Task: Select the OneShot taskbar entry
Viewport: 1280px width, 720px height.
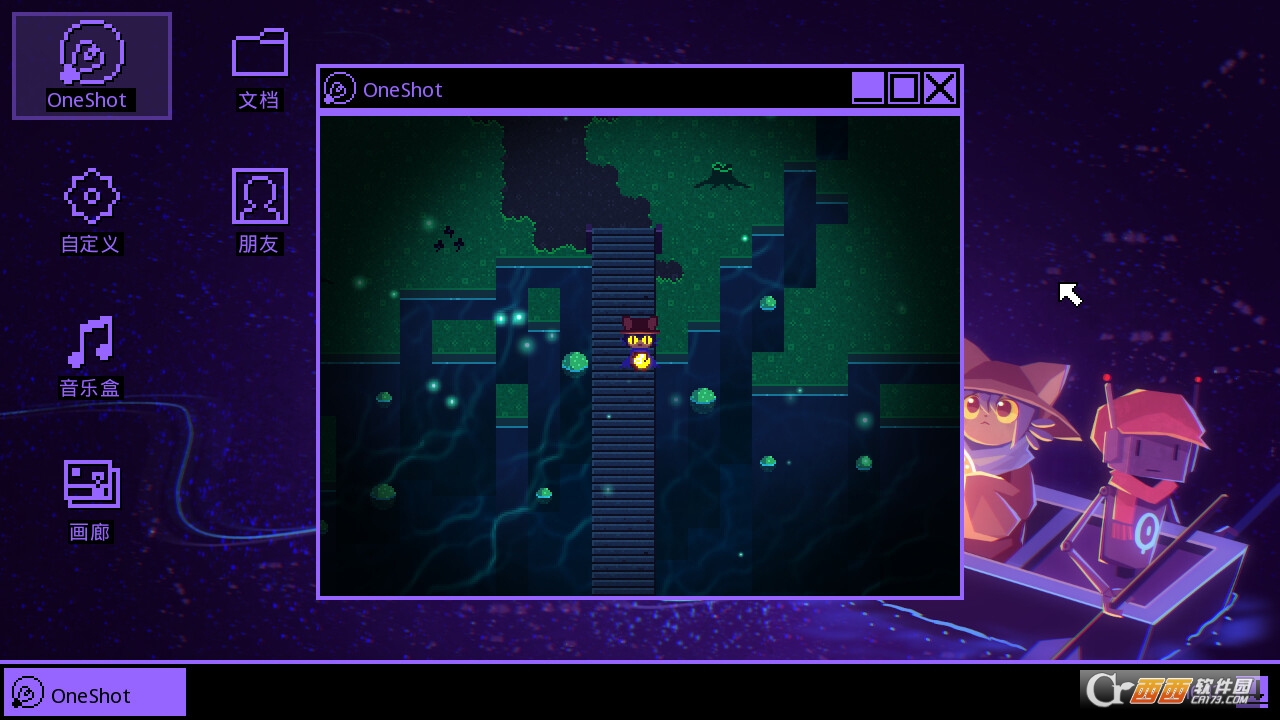Action: (95, 693)
